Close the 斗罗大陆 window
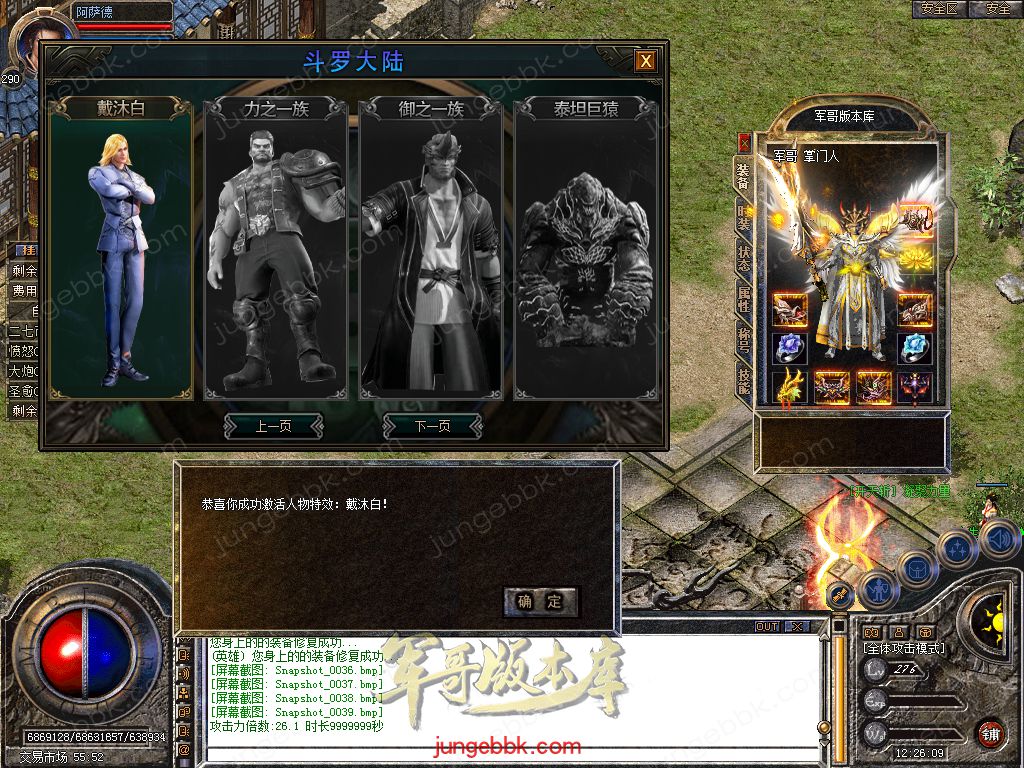 point(647,61)
